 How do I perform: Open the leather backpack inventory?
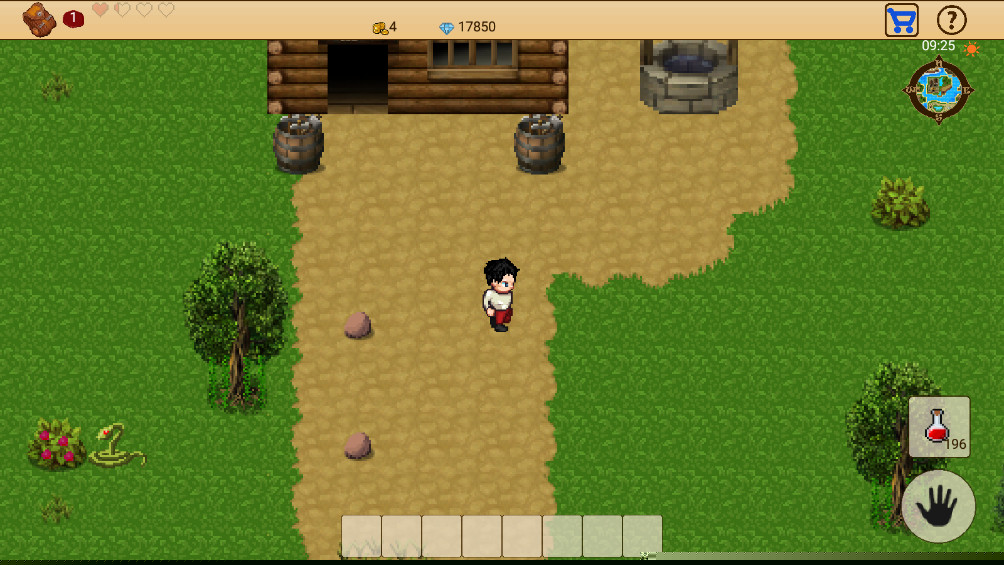tap(40, 19)
